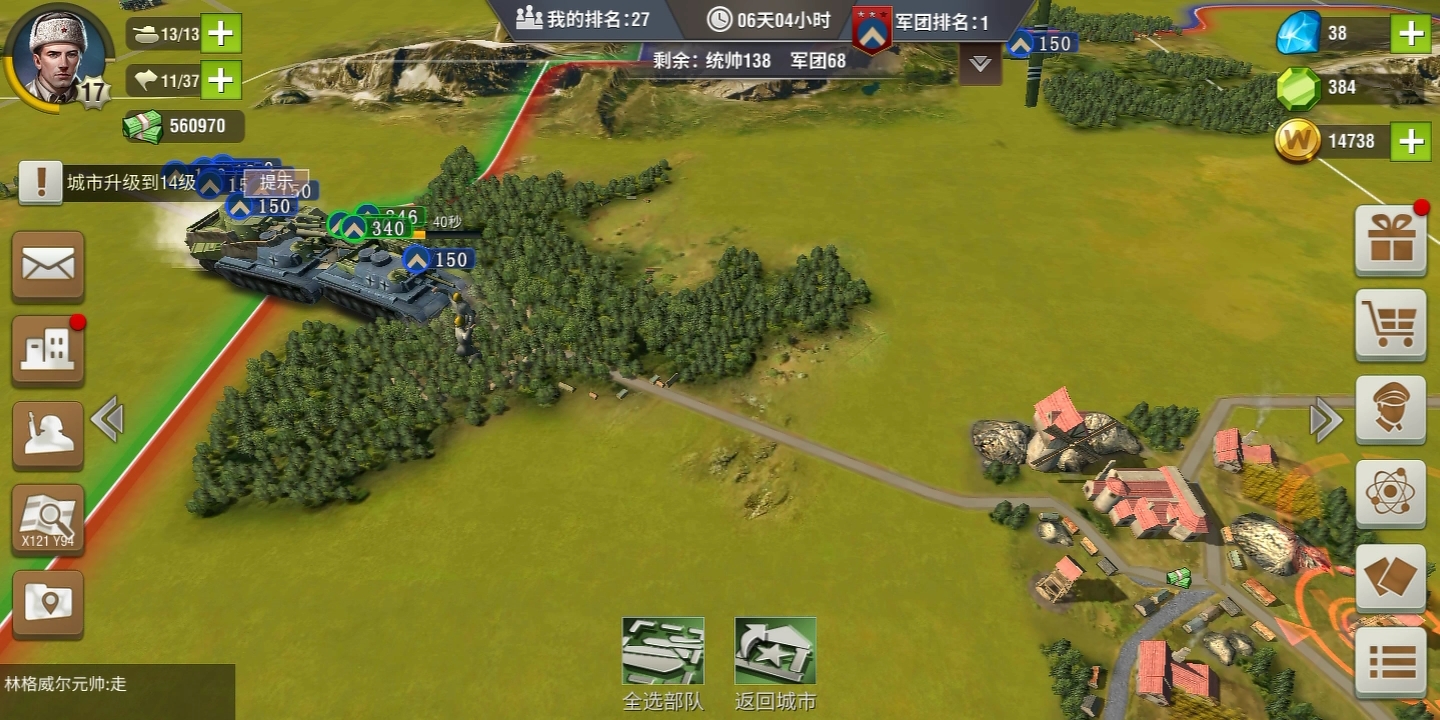The width and height of the screenshot is (1440, 720).
Task: Open the atom technology research menu
Action: pyautogui.click(x=1390, y=494)
